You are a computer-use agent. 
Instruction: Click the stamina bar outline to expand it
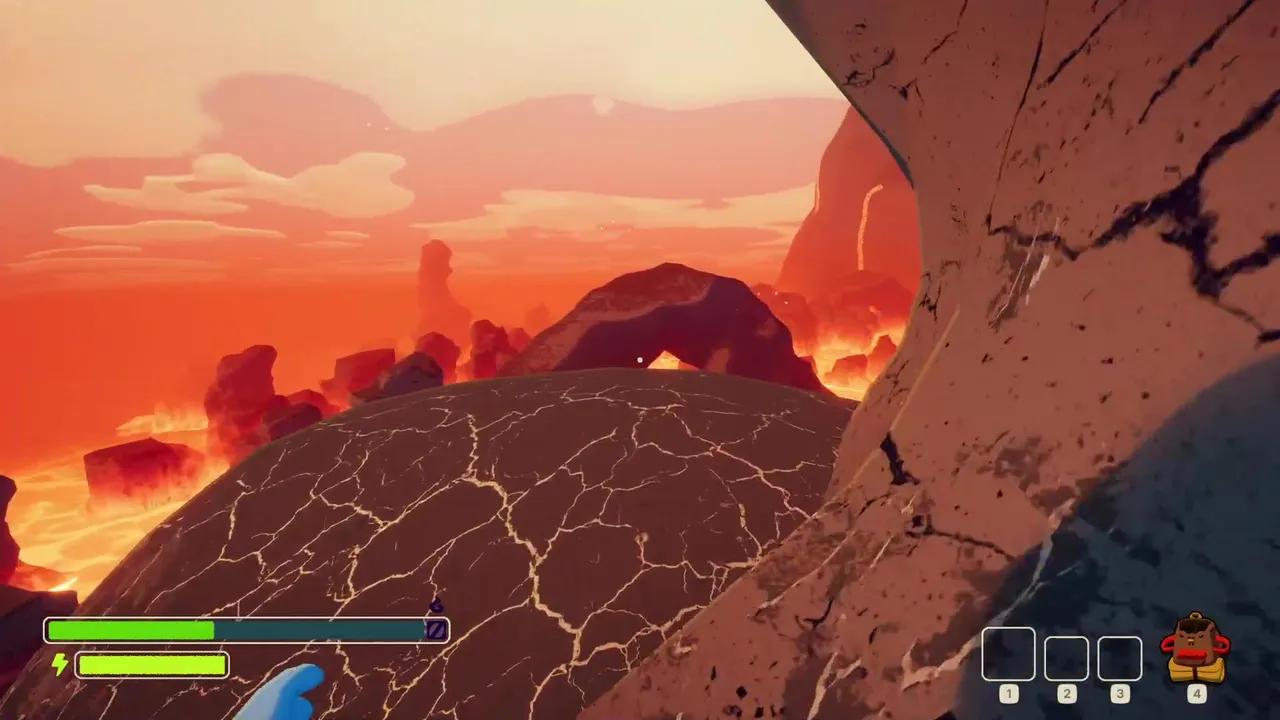pos(150,665)
